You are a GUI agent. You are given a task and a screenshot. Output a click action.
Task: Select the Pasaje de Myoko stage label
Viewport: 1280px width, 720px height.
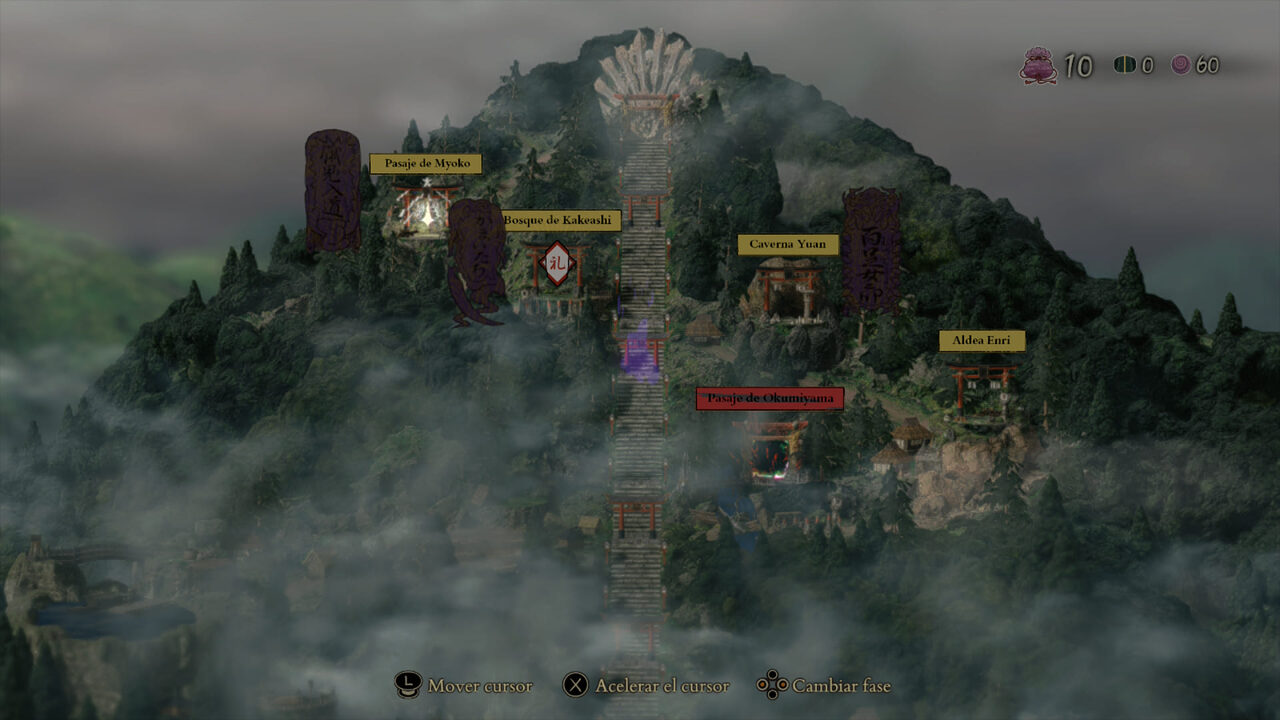(426, 164)
